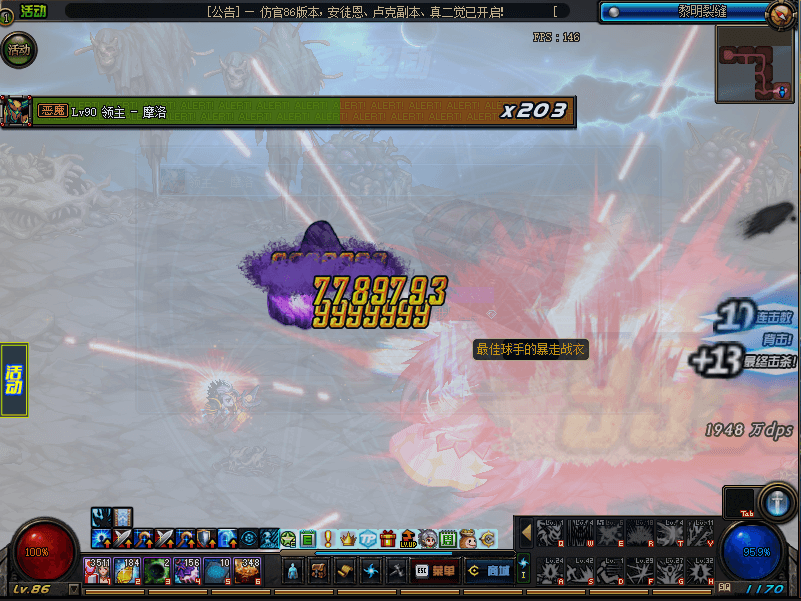This screenshot has height=601, width=801.
Task: Click the yellow exclamation mark icon
Action: [x=328, y=539]
